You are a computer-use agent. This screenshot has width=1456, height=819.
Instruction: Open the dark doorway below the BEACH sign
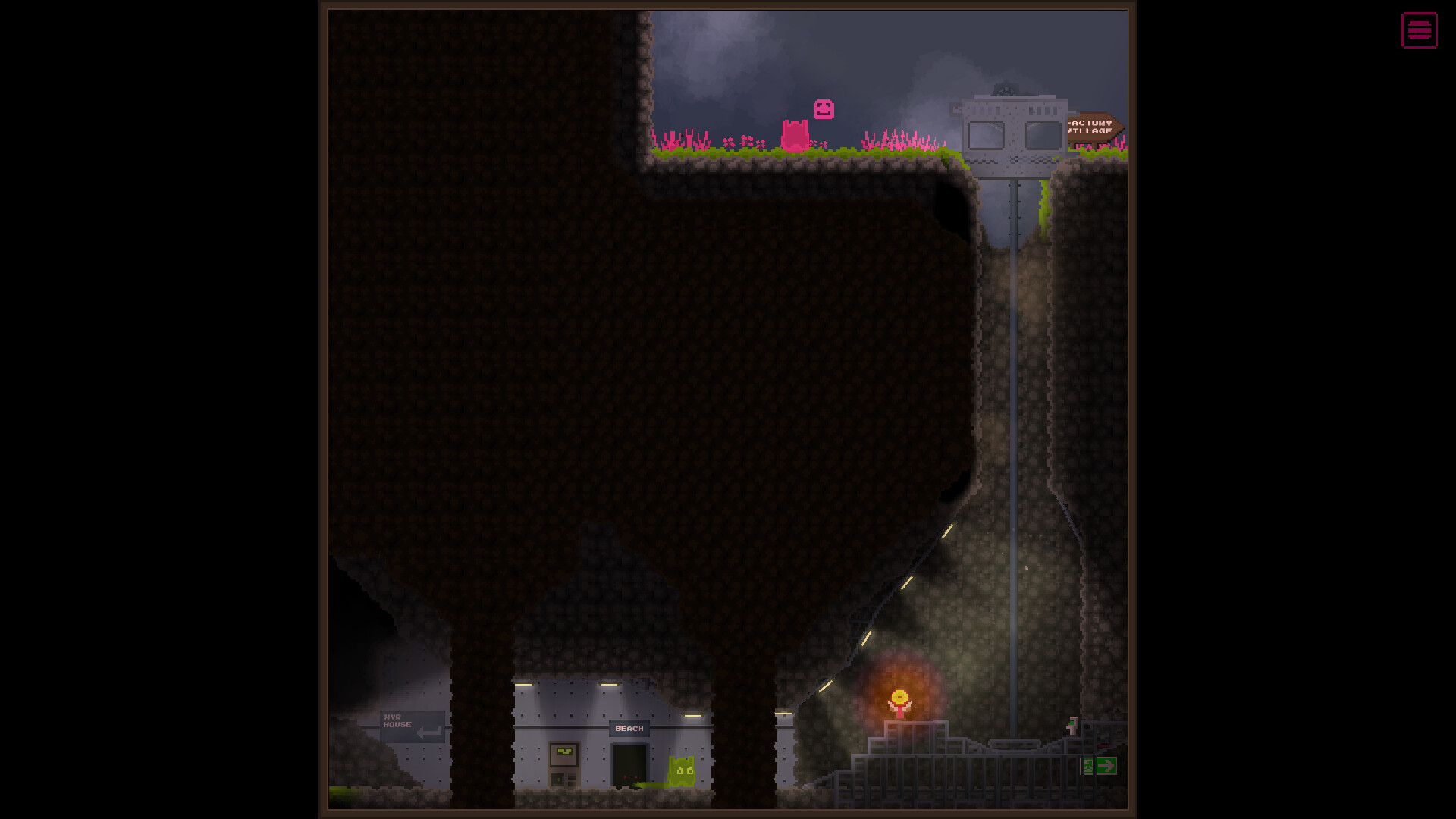coord(630,762)
